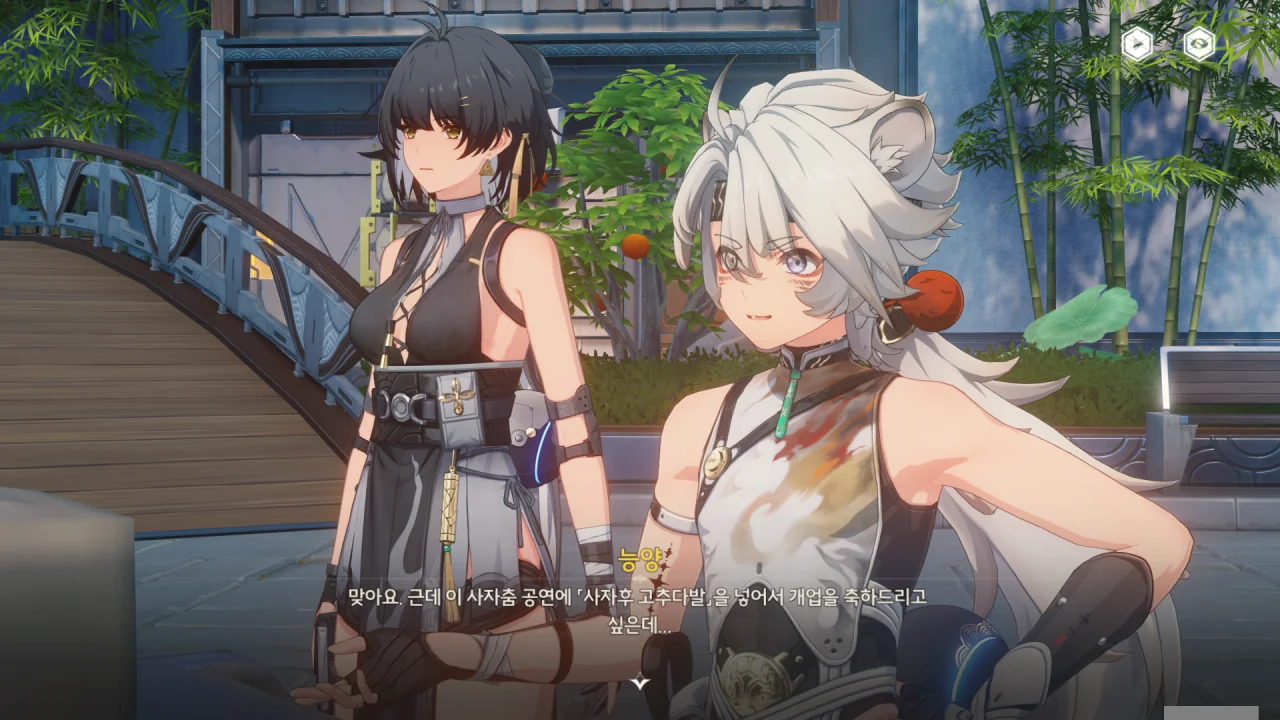Toggle dialogue auto-play with the play-arrow icon
1280x720 pixels.
[1137, 44]
